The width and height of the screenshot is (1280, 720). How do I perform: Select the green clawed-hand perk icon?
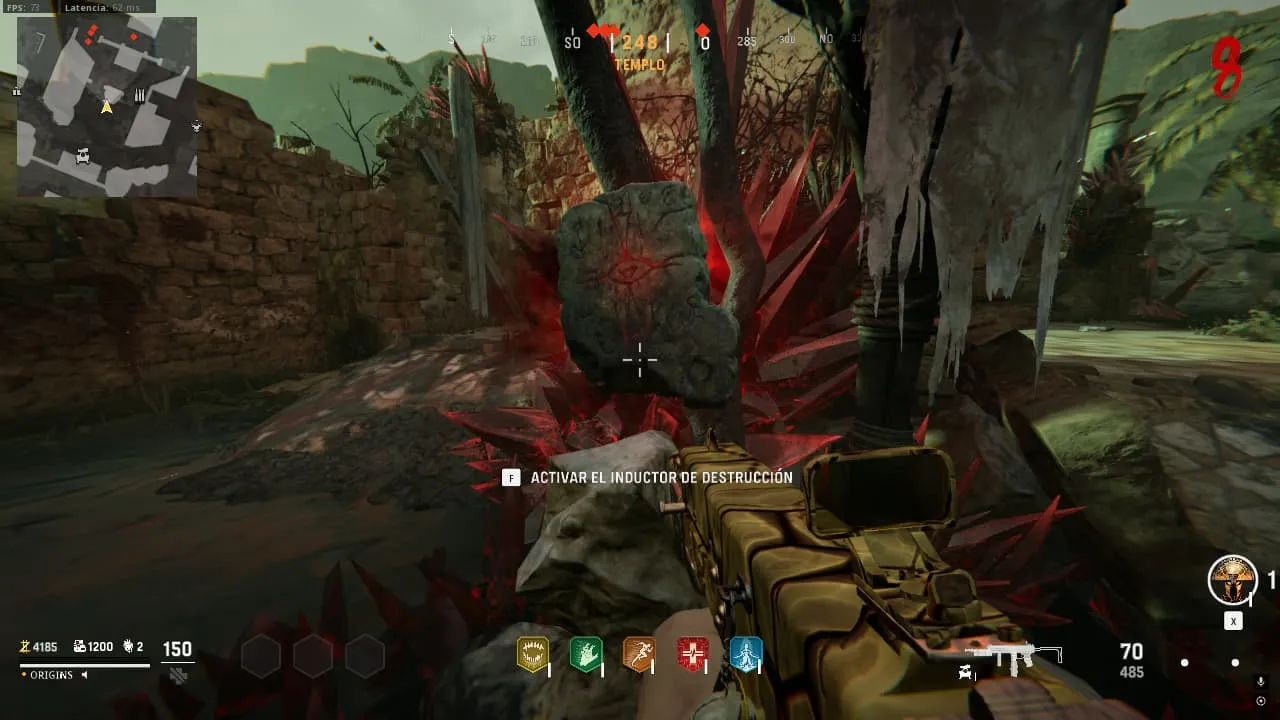[585, 654]
